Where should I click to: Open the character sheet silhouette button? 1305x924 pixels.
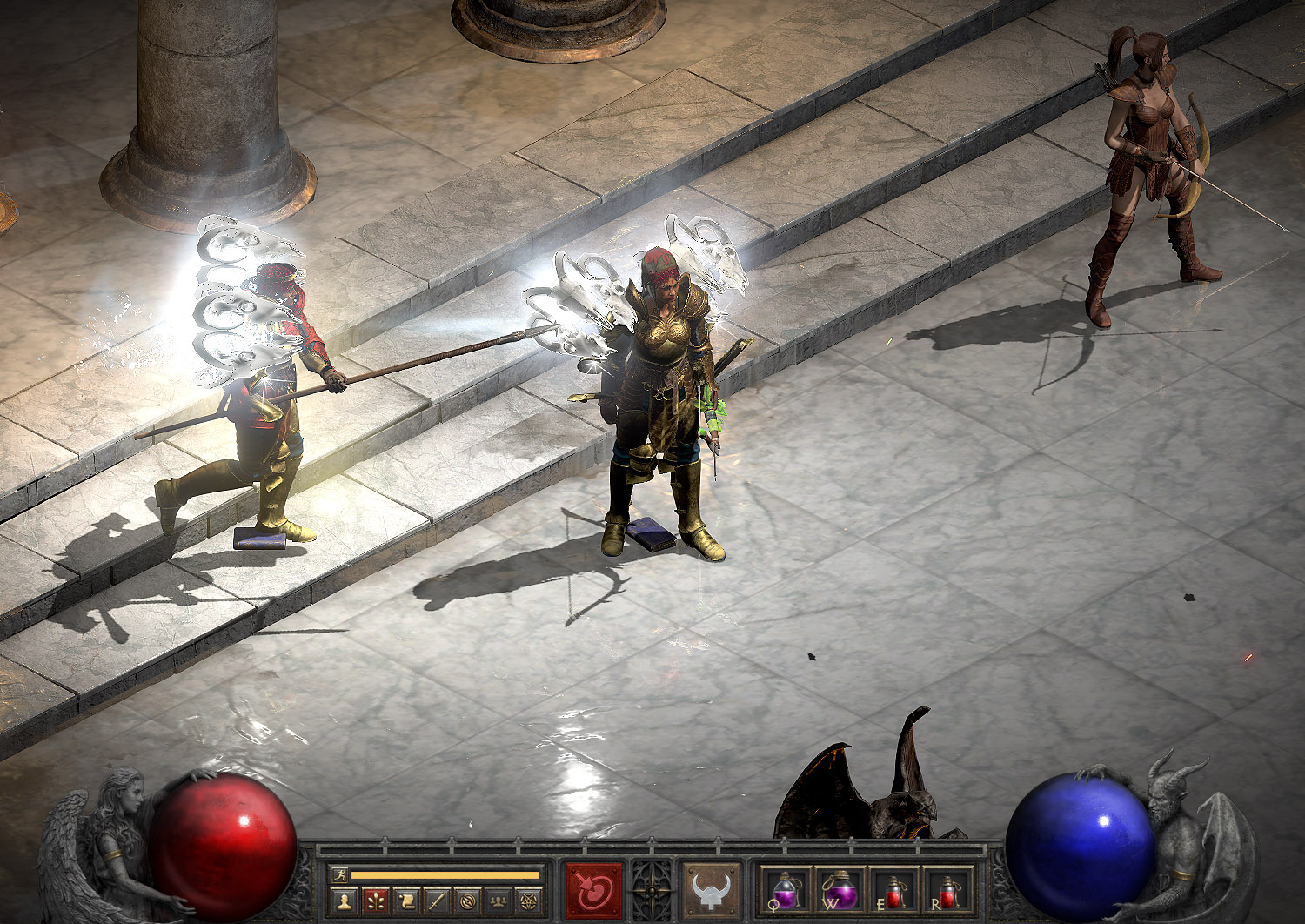pyautogui.click(x=345, y=901)
